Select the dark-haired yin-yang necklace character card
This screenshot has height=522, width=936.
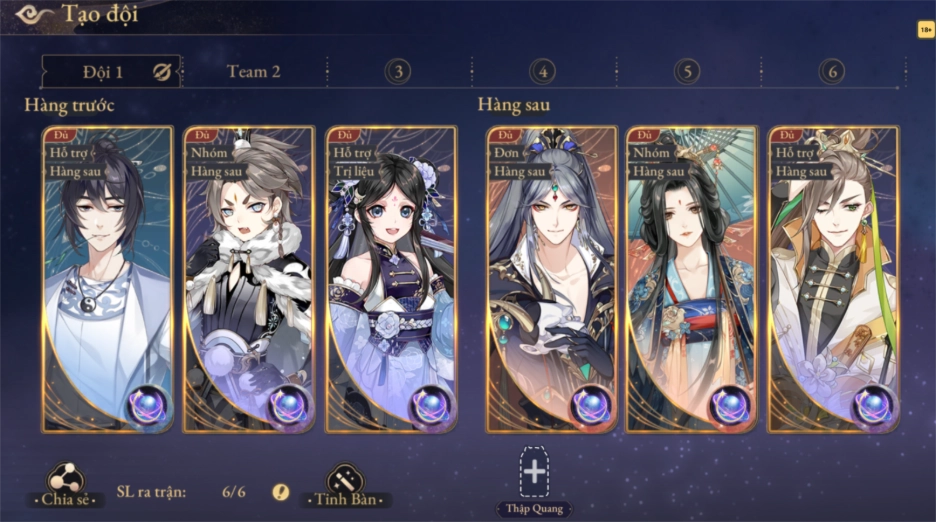(x=108, y=280)
